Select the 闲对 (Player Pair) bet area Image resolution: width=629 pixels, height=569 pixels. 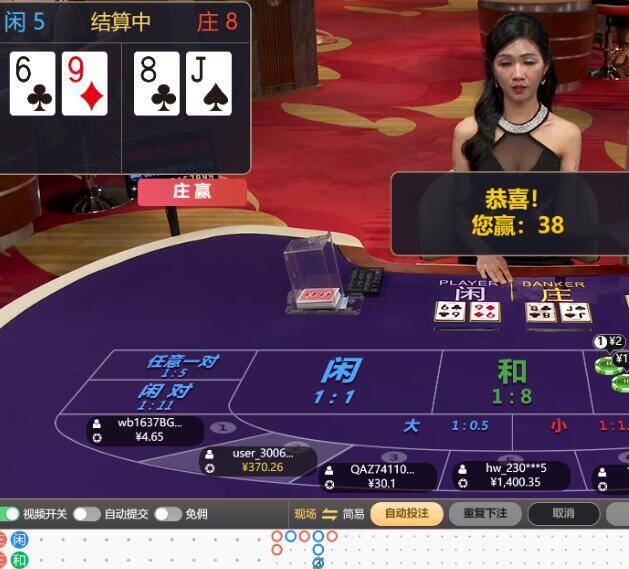pos(163,395)
